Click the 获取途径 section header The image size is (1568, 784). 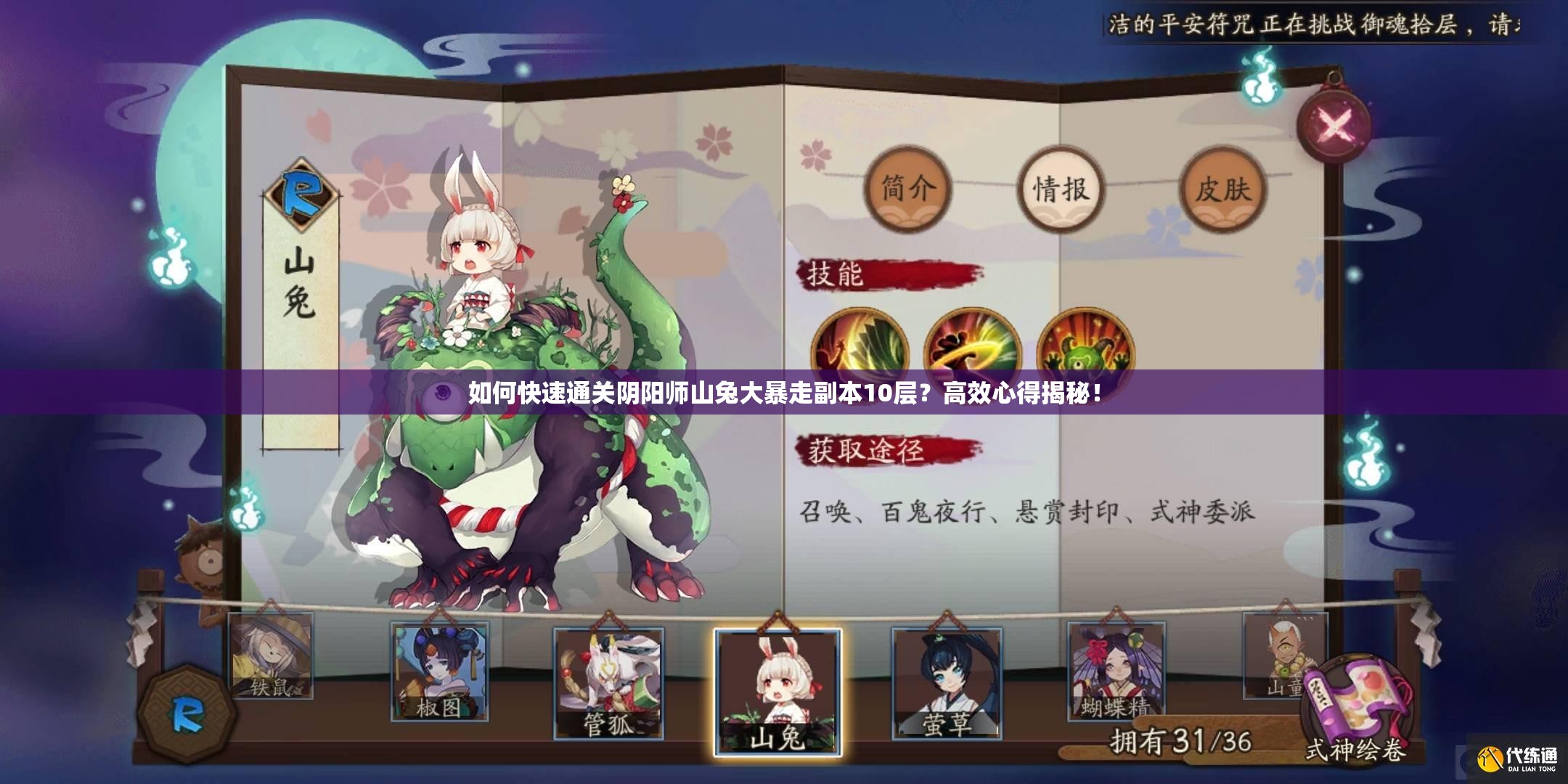pos(867,450)
